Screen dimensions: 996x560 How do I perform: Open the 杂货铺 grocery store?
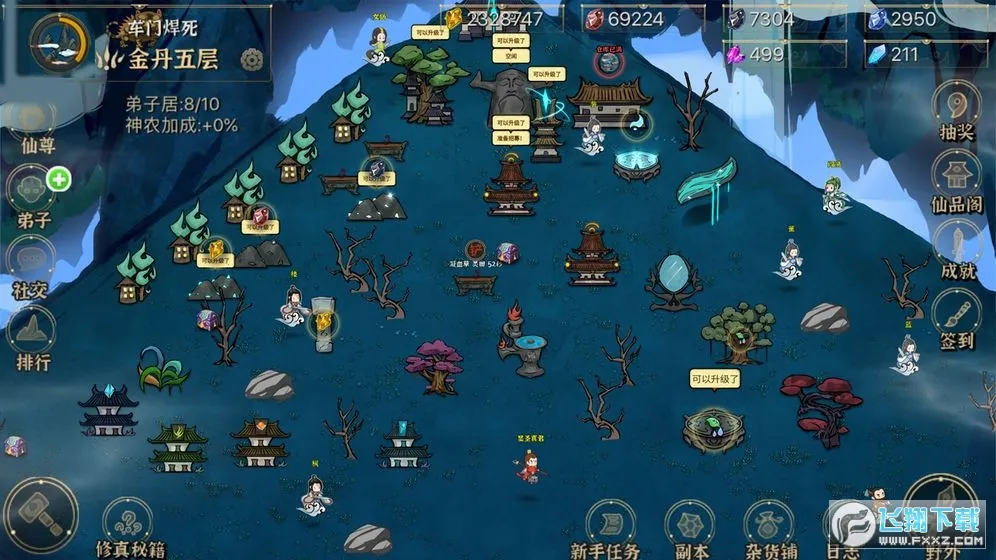(x=768, y=526)
